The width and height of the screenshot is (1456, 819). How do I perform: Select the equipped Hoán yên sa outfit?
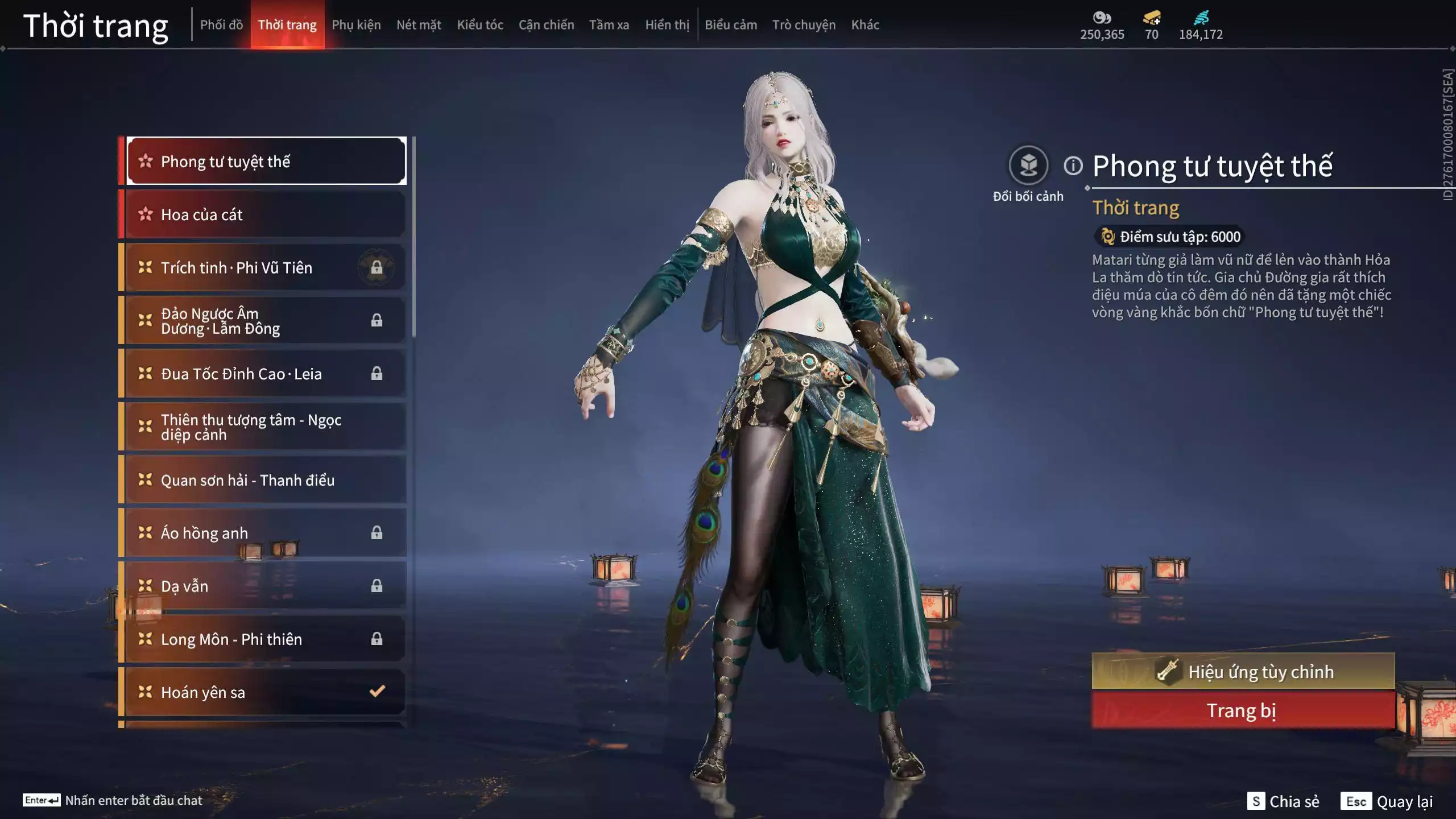click(x=265, y=692)
